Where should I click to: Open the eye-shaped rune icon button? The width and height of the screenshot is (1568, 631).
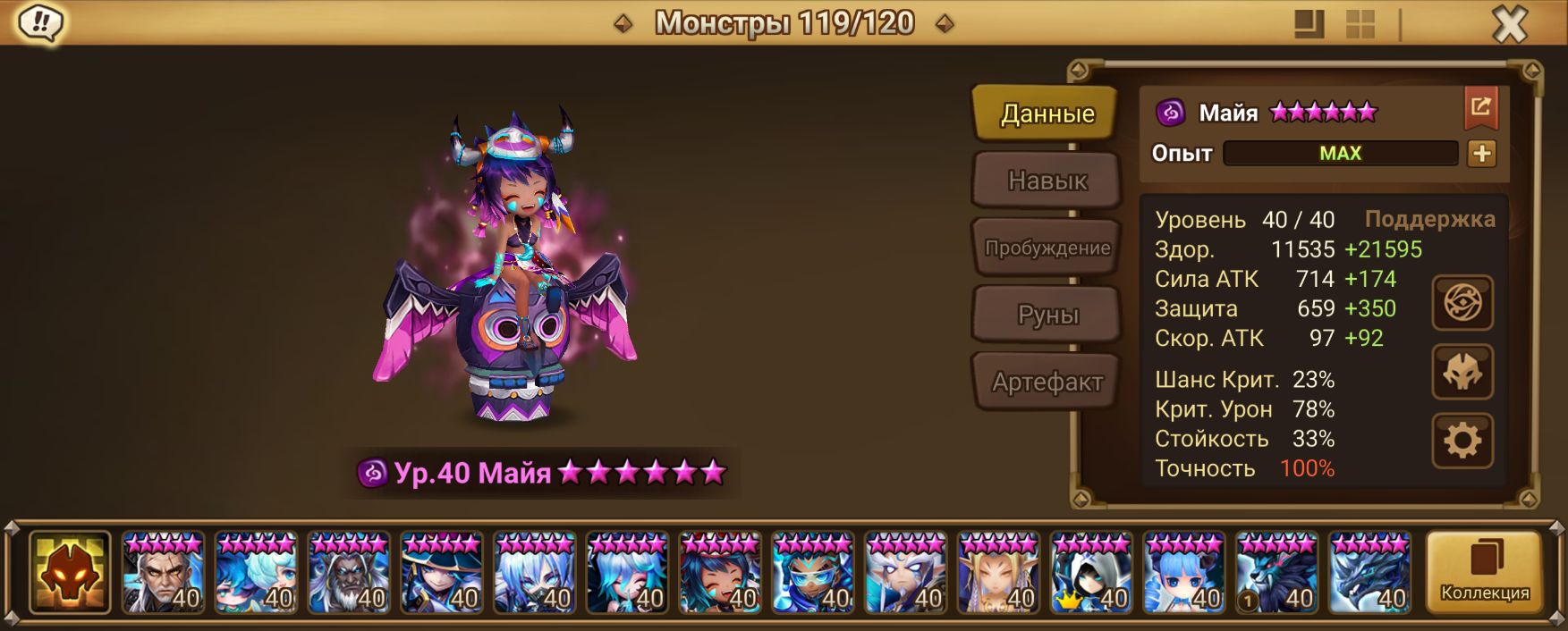point(1462,303)
